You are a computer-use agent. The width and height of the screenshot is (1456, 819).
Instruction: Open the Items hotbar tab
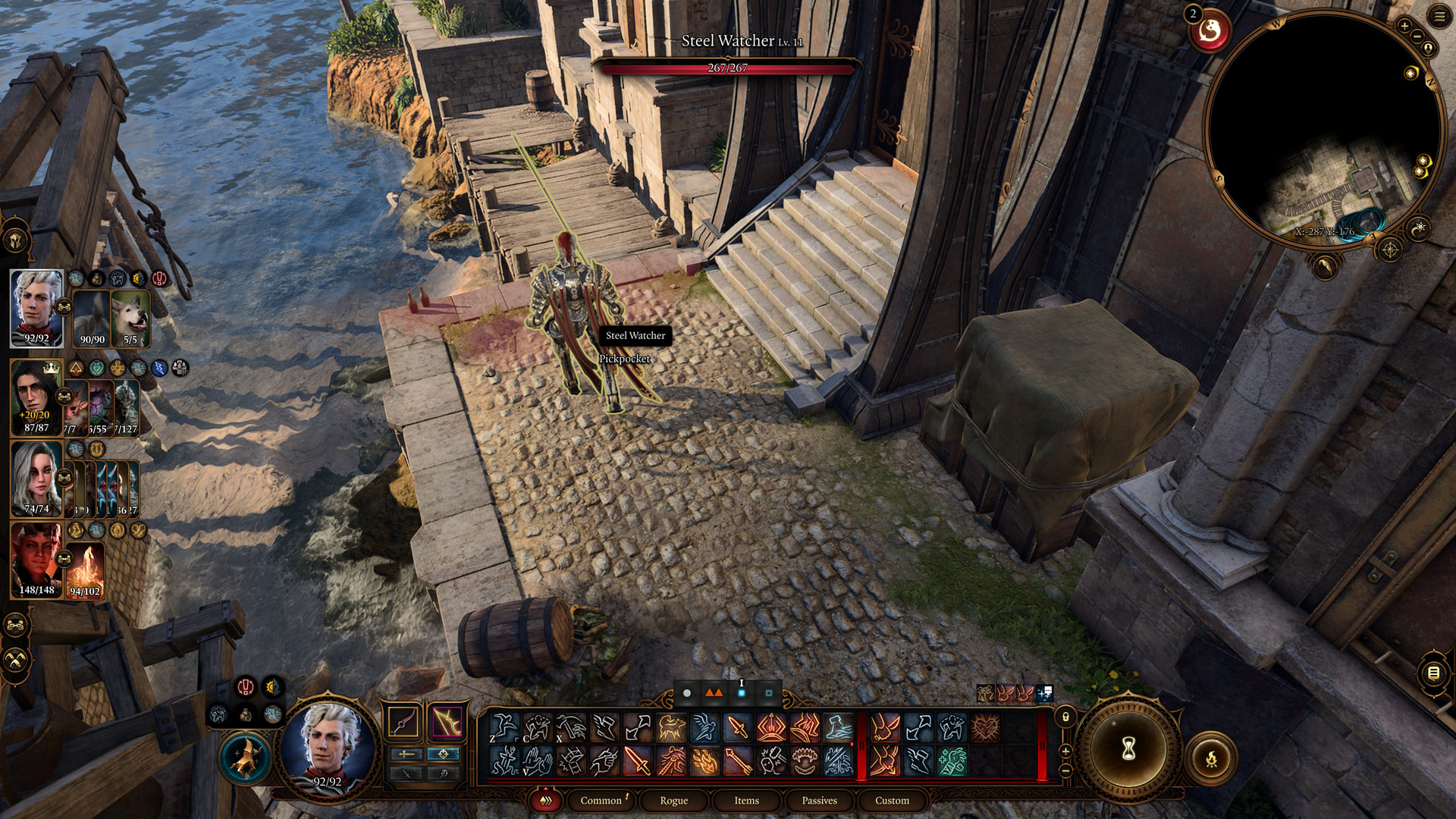coord(746,801)
